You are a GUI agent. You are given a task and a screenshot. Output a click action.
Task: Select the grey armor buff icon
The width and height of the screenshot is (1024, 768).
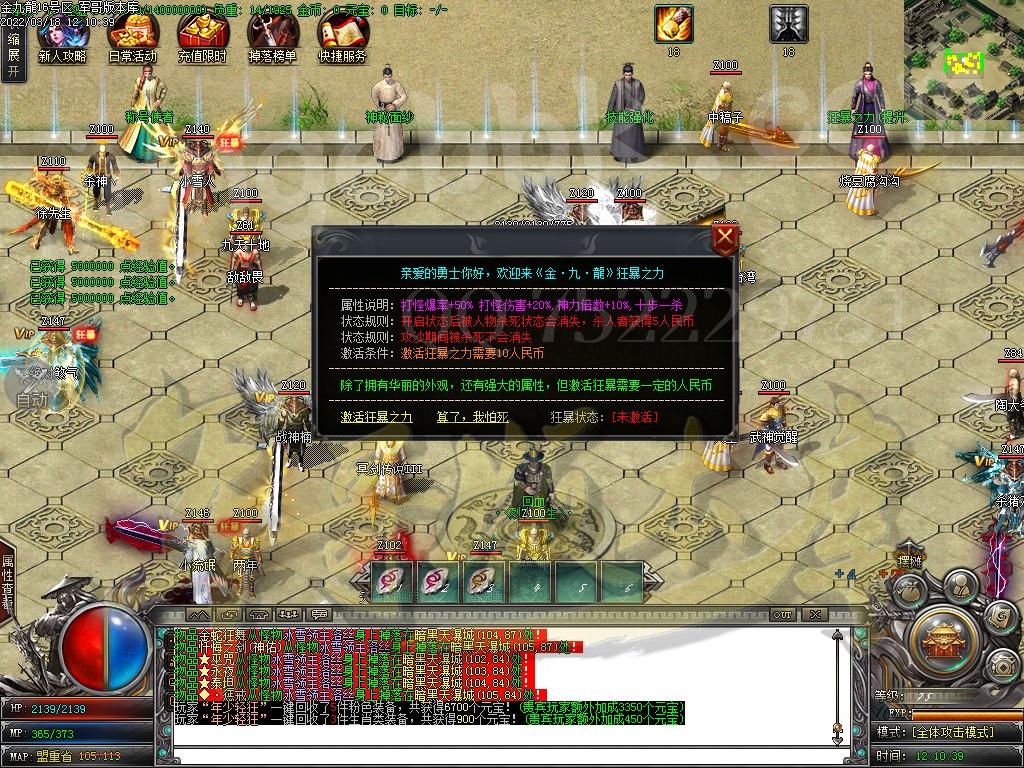tap(788, 23)
